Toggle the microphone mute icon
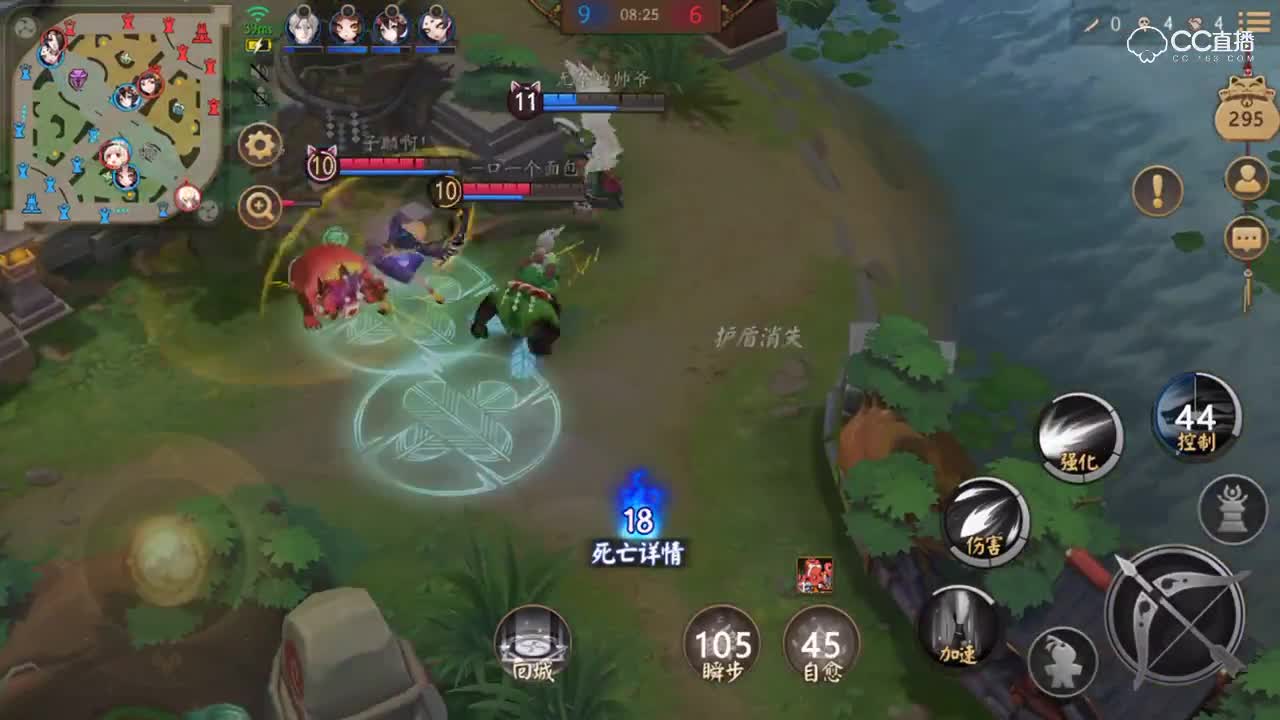This screenshot has height=720, width=1280. click(x=259, y=97)
